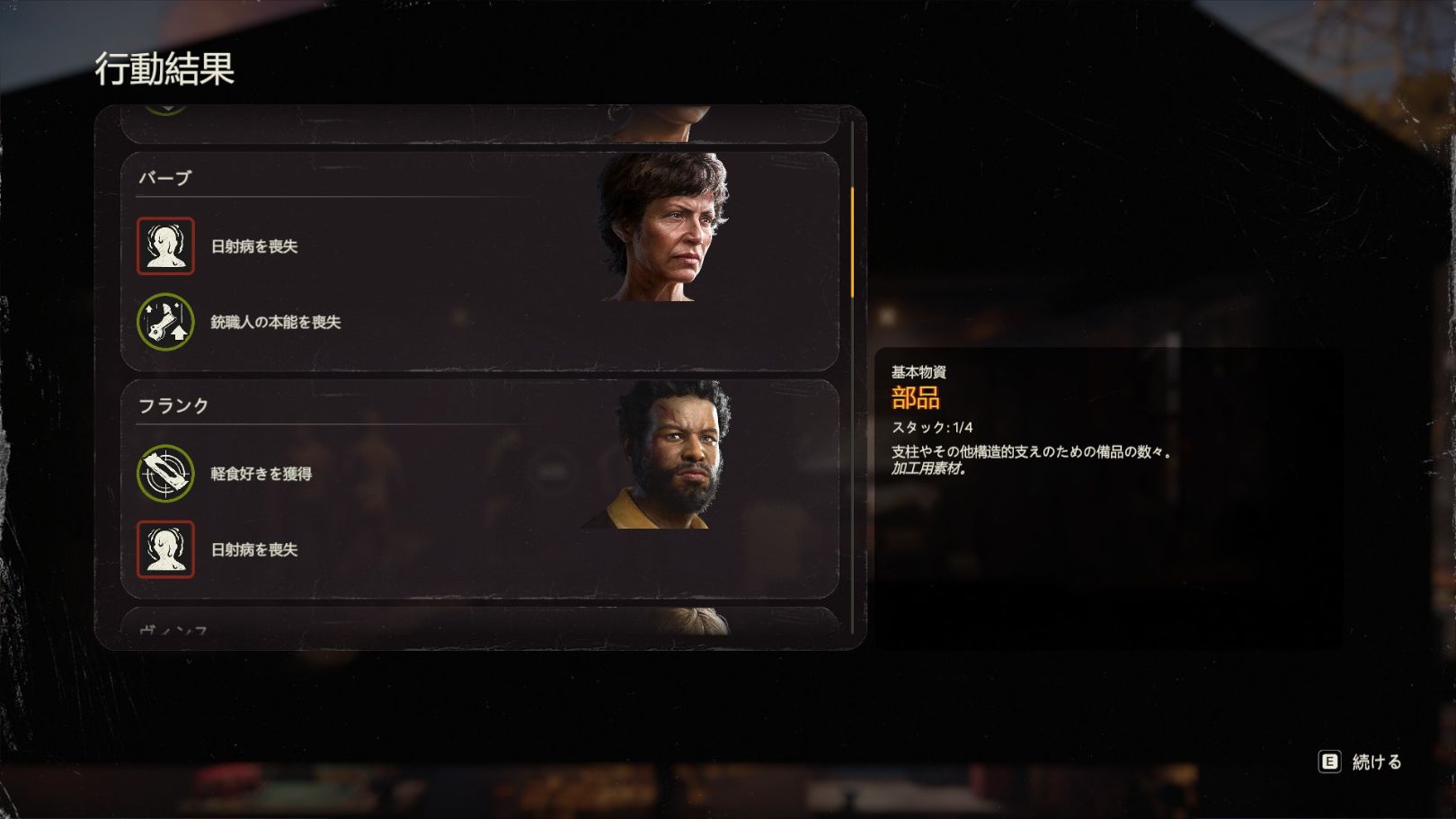Screen dimensions: 1456x819
Task: Click the gunsmith instinct wrench icon
Action: point(165,322)
